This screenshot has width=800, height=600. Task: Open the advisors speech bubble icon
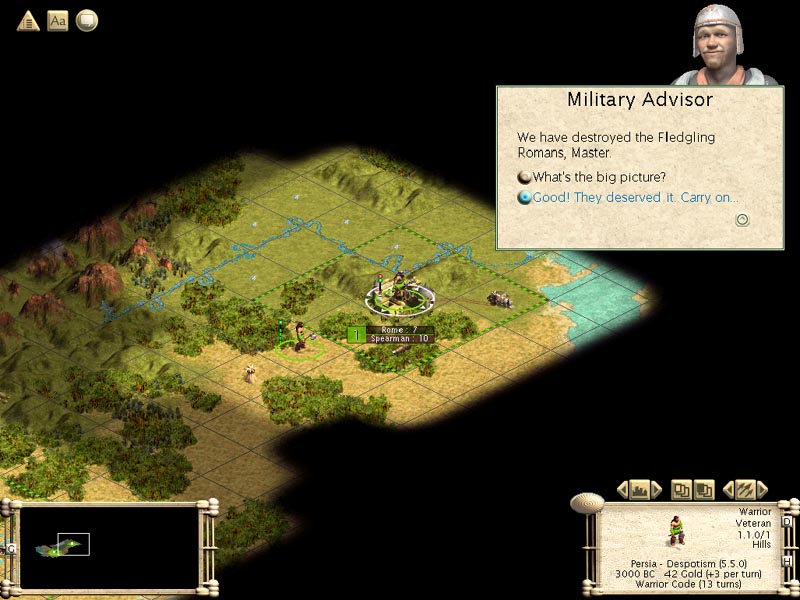(87, 20)
